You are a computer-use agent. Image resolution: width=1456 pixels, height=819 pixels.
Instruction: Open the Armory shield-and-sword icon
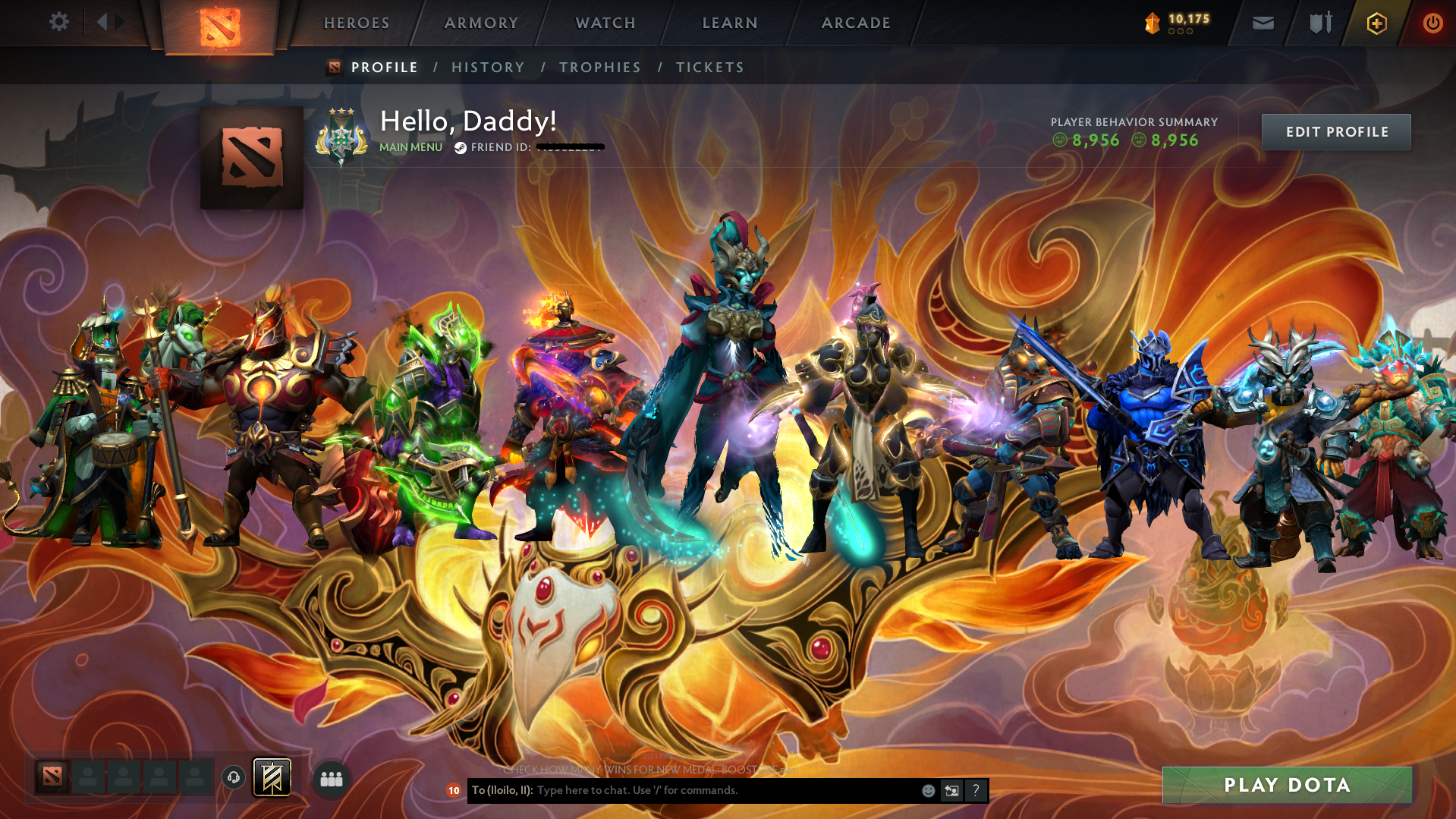(1319, 23)
